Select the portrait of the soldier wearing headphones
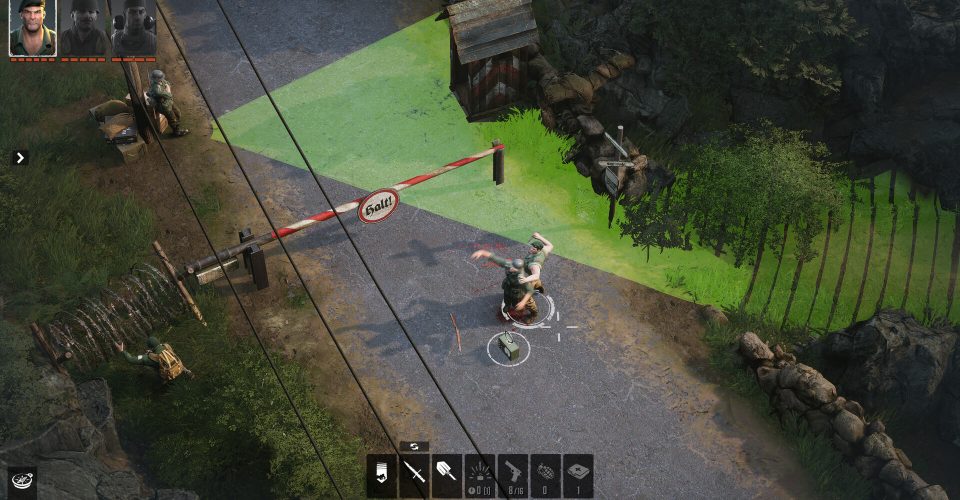Image resolution: width=960 pixels, height=500 pixels. [134, 27]
